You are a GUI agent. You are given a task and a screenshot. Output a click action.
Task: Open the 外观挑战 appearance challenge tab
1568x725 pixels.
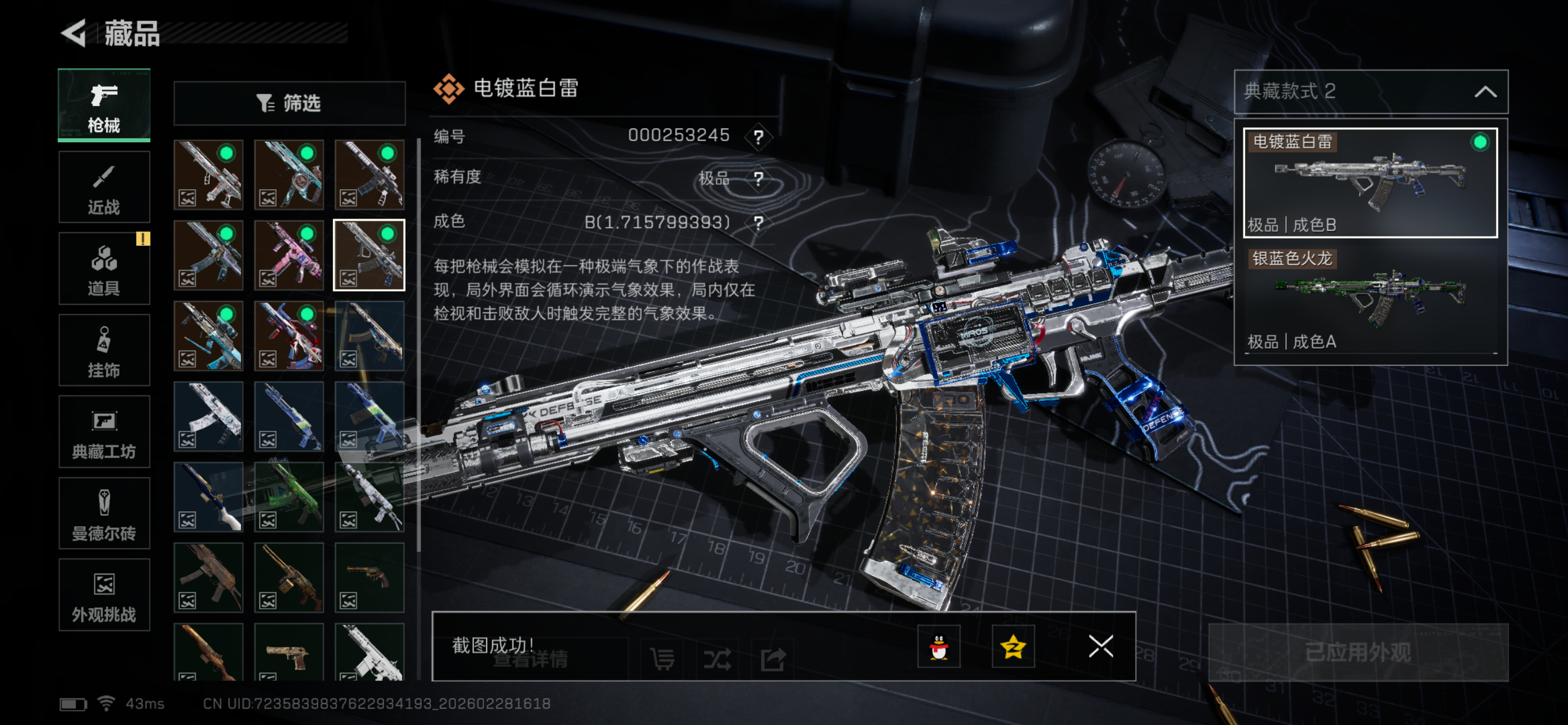(104, 595)
